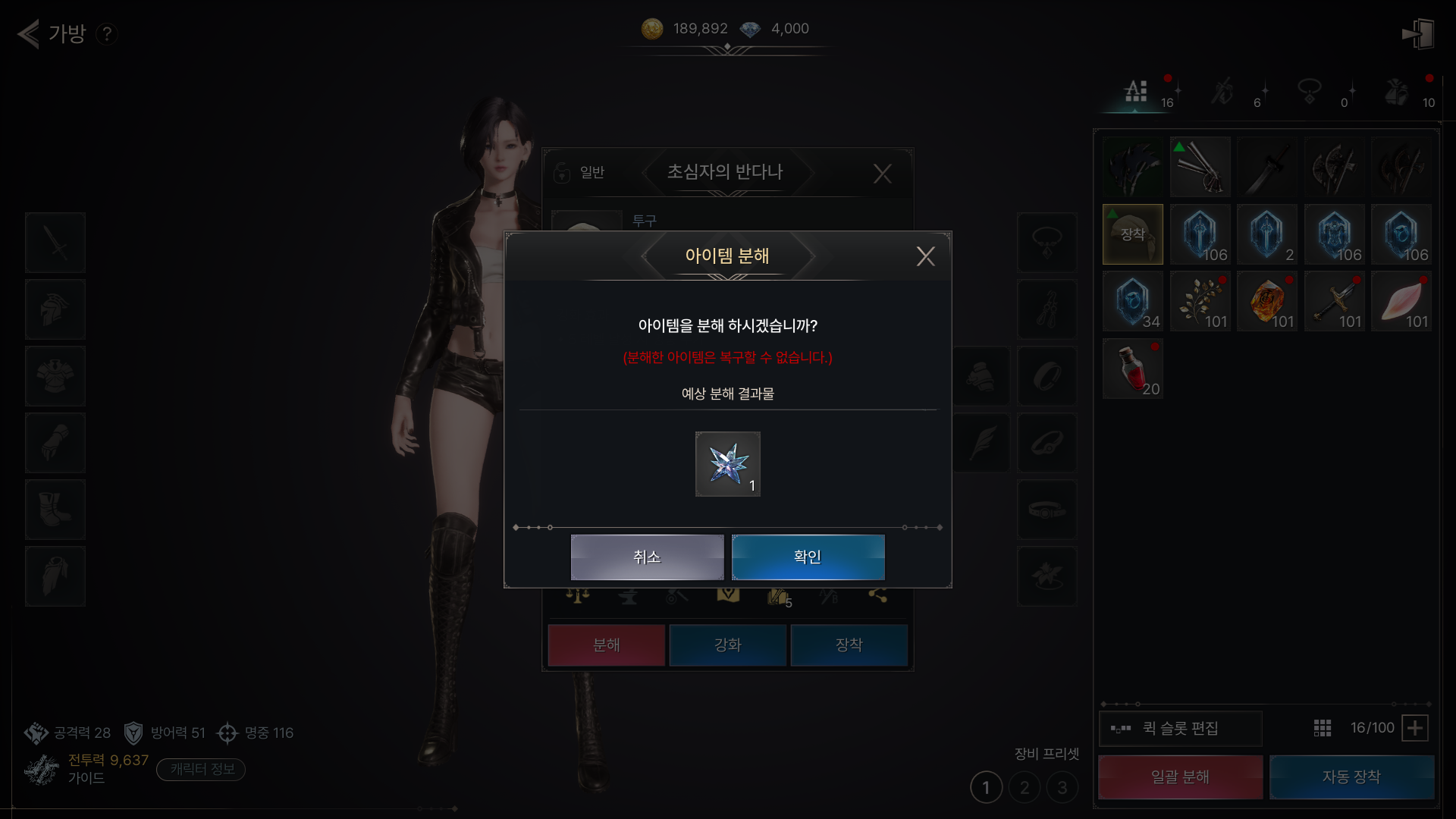
Task: Close the 아이템 분해 dialog
Action: 925,256
